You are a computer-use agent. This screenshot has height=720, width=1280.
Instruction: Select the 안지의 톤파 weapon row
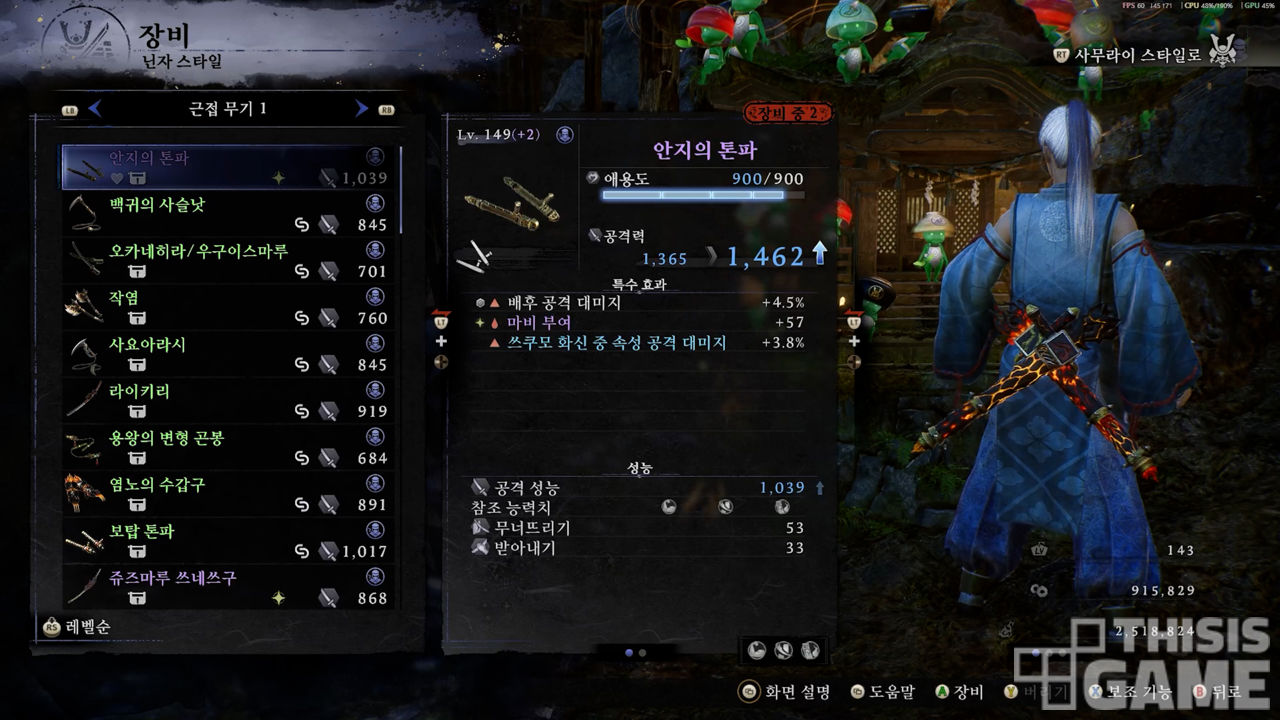click(x=230, y=168)
